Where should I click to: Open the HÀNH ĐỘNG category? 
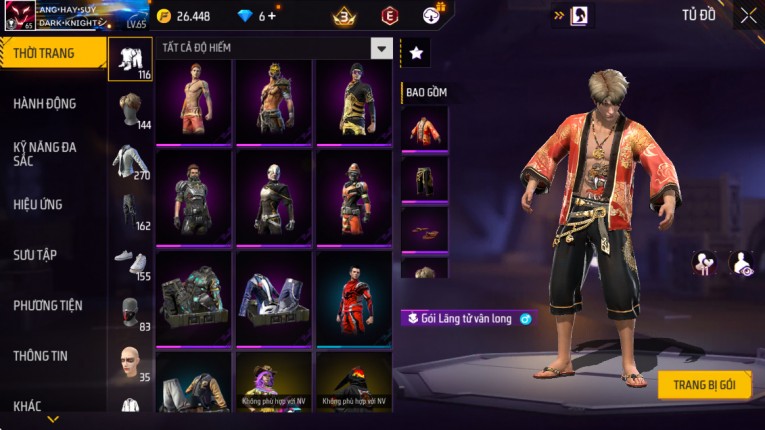[x=45, y=103]
